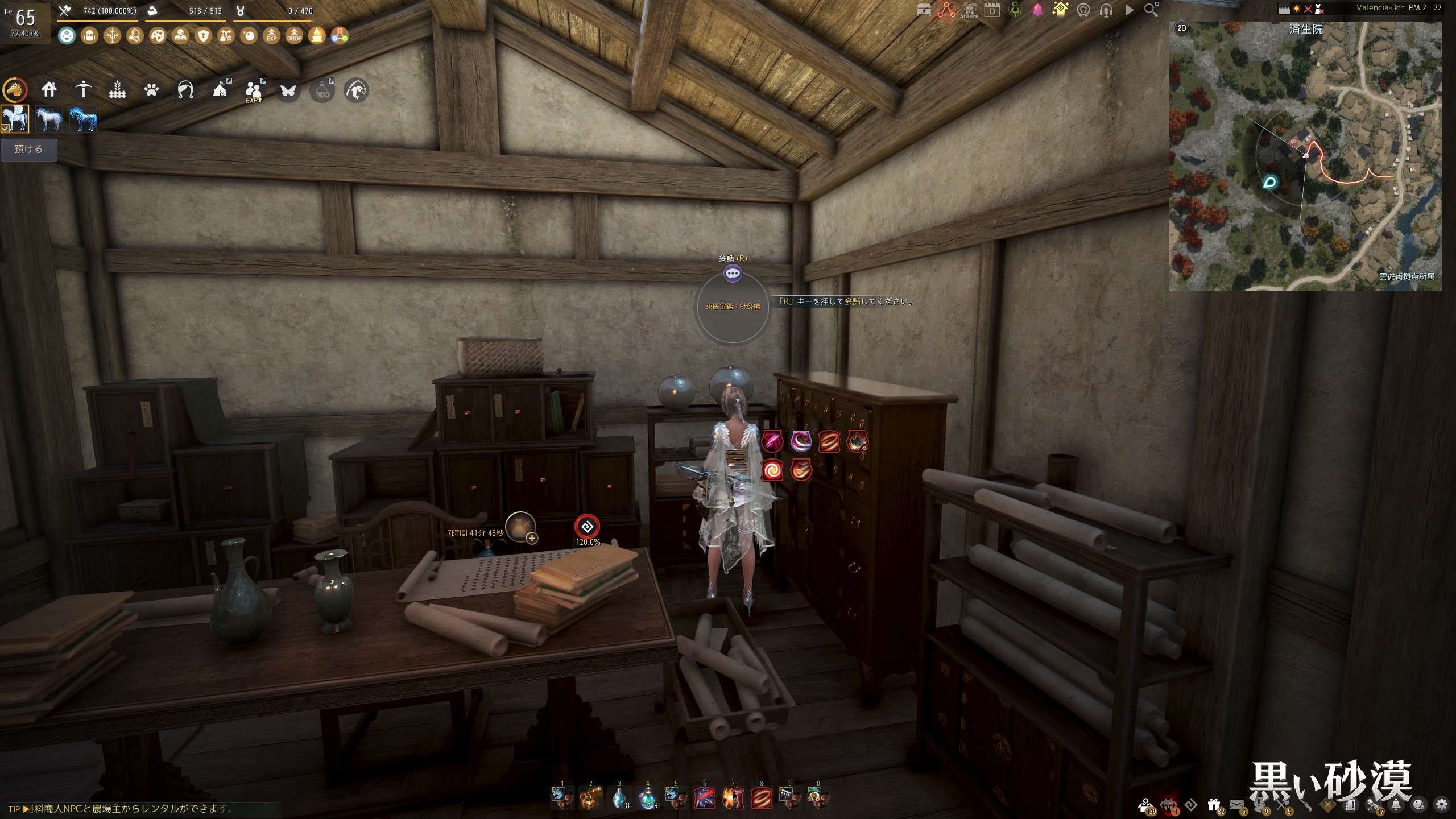Open the calendar D icon
1456x819 pixels.
pyautogui.click(x=992, y=10)
